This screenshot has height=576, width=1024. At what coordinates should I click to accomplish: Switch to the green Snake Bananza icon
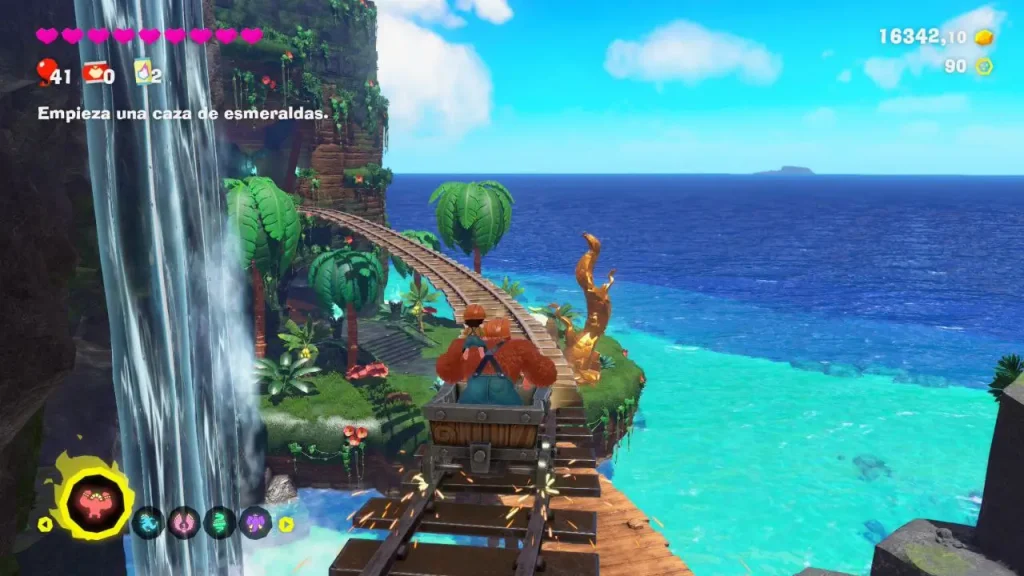pyautogui.click(x=220, y=522)
